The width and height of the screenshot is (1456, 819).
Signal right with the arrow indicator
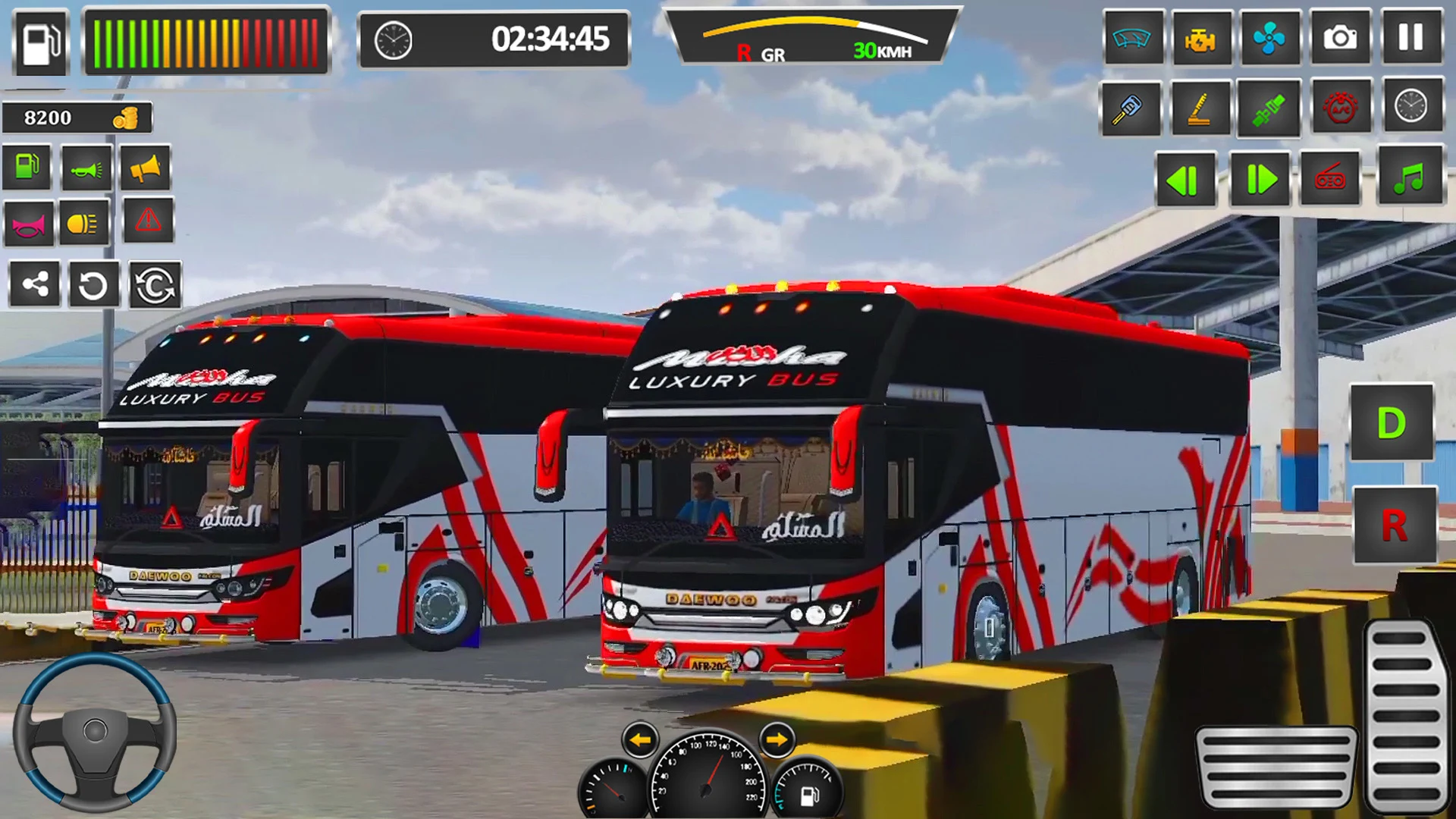(776, 739)
